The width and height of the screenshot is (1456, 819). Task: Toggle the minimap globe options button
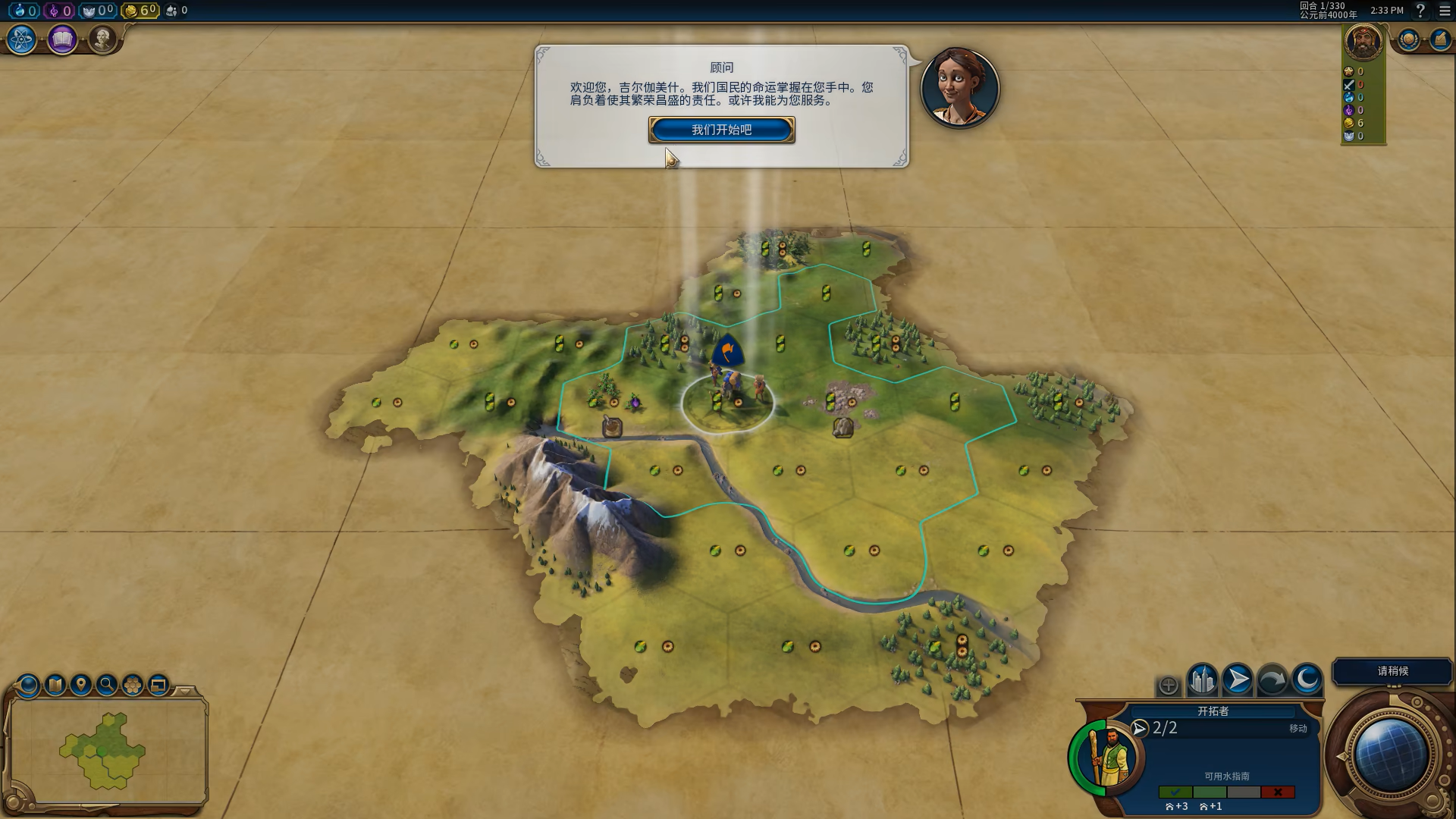(x=28, y=686)
